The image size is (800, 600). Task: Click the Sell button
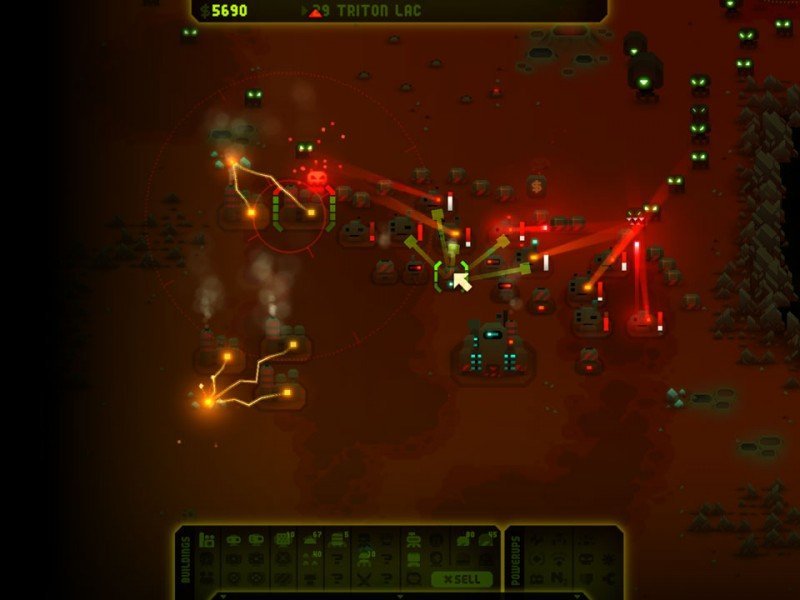pyautogui.click(x=461, y=579)
